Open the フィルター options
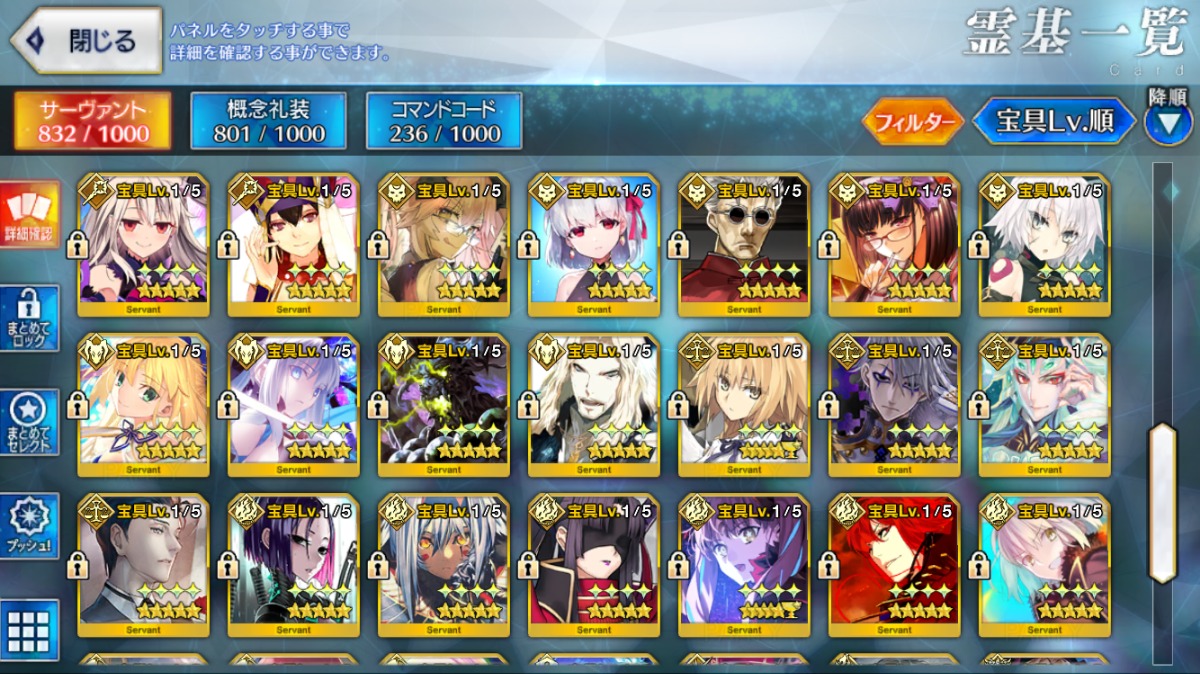This screenshot has height=674, width=1200. pos(913,122)
